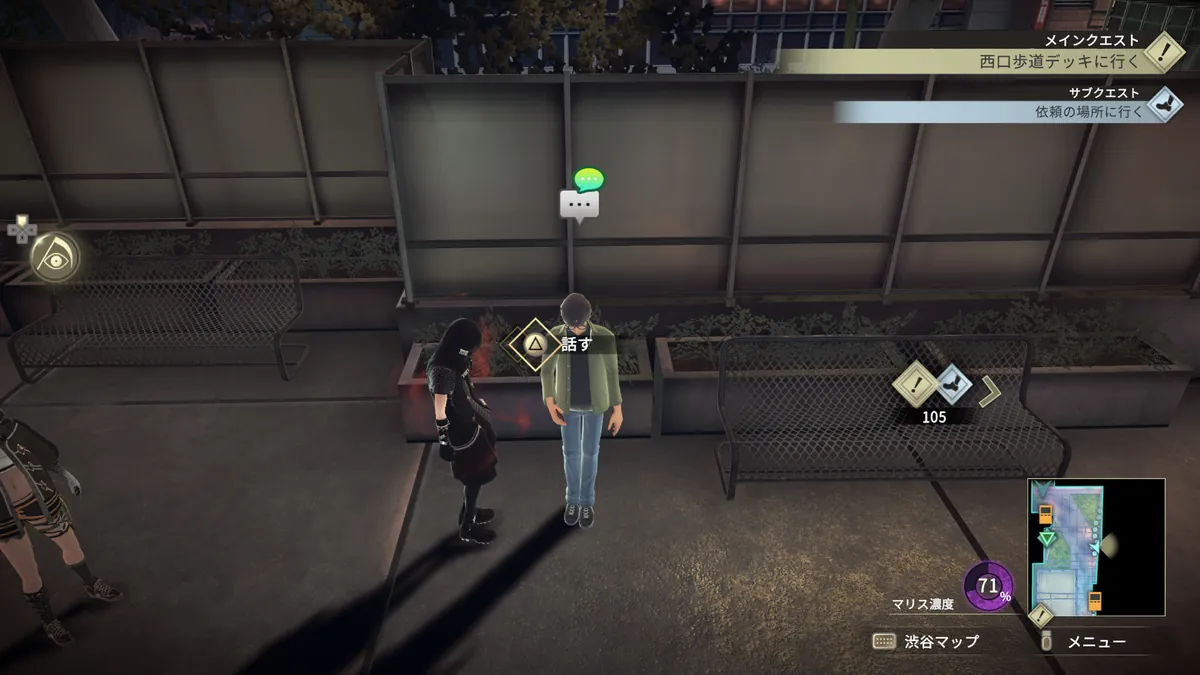Open the Shibuya minimap
Screen dimensions: 1200x675
tap(1096, 547)
